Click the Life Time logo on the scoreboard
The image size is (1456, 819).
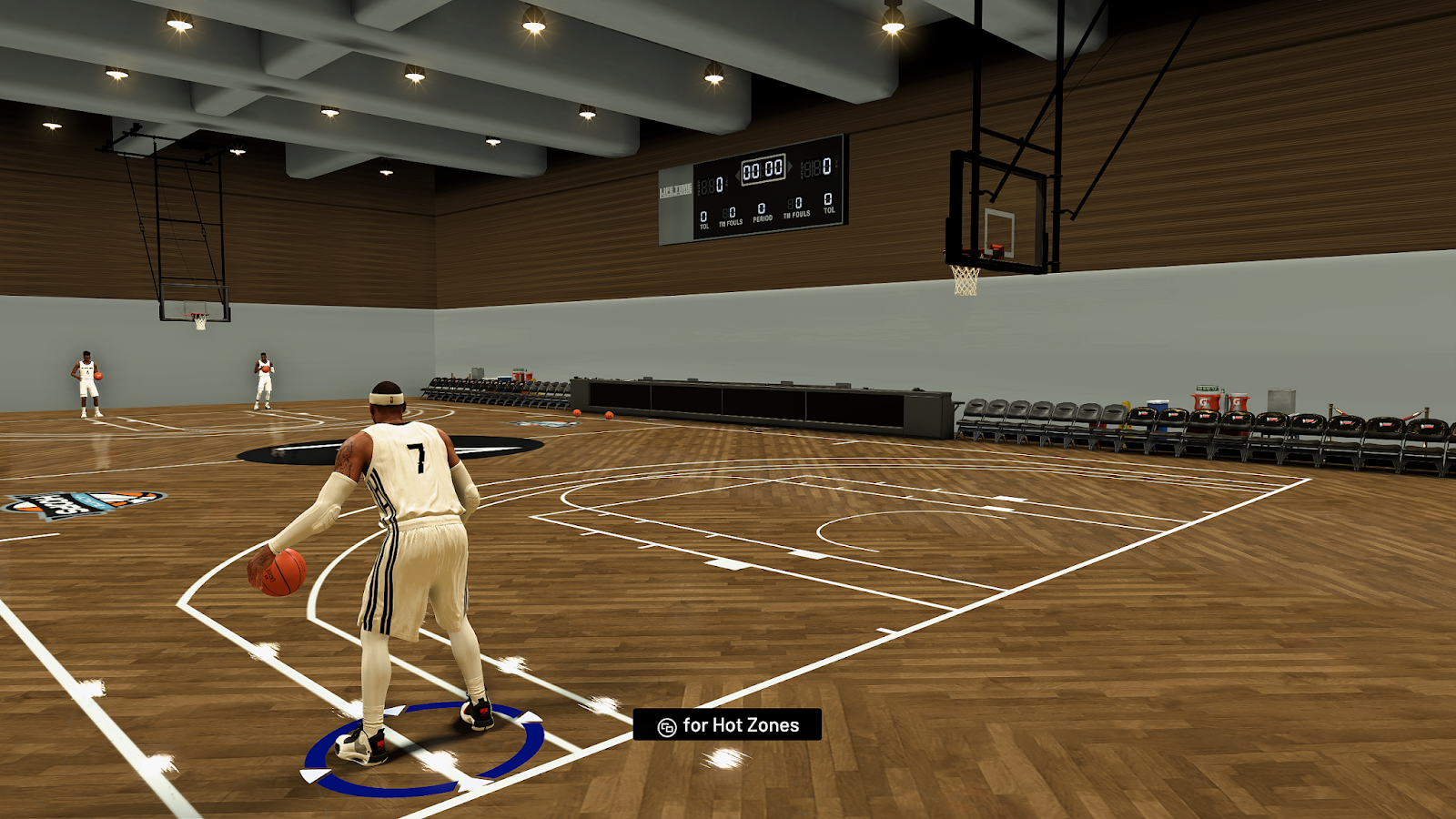(675, 188)
